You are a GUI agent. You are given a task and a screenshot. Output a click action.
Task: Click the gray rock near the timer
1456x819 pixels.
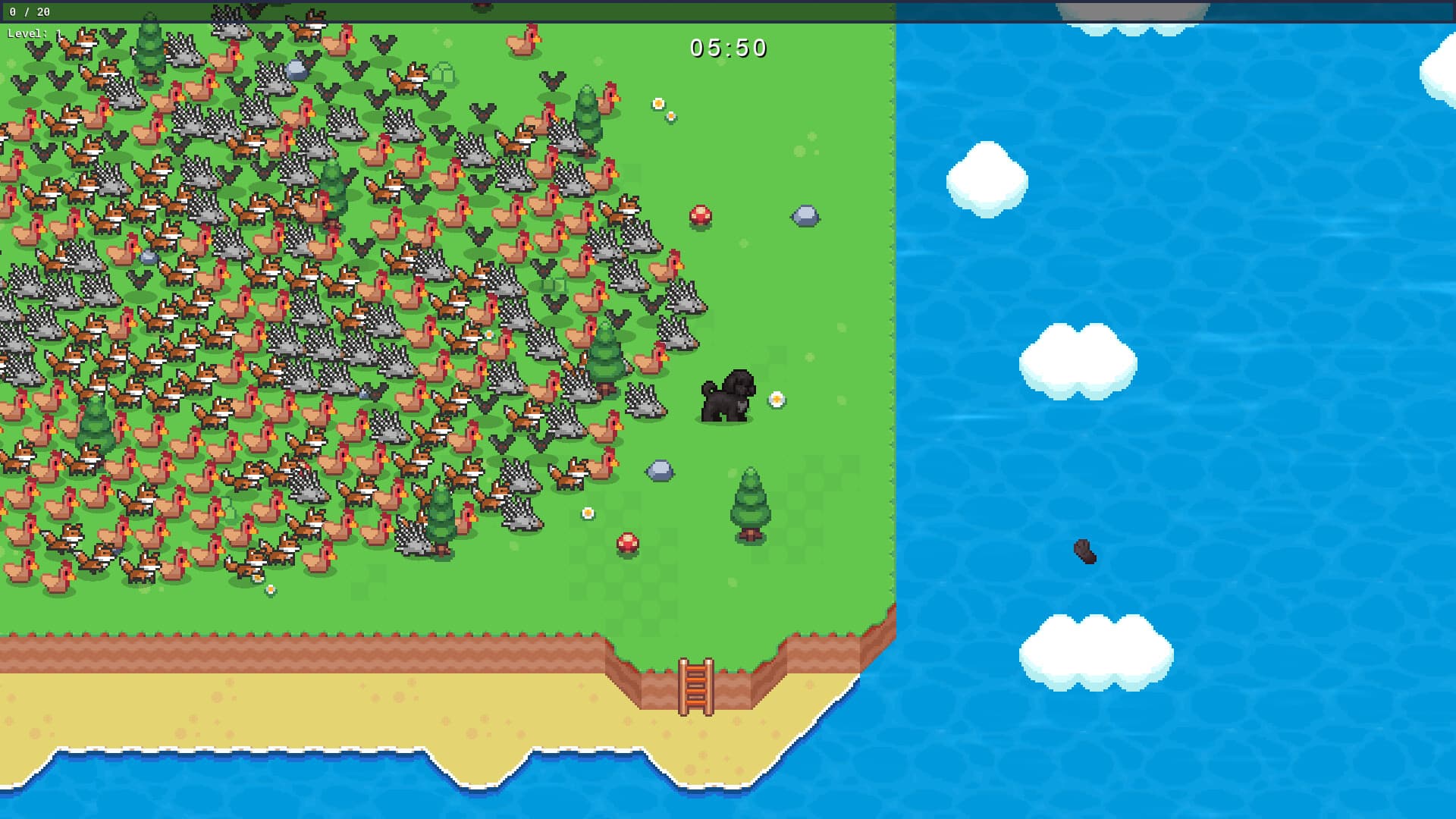806,215
